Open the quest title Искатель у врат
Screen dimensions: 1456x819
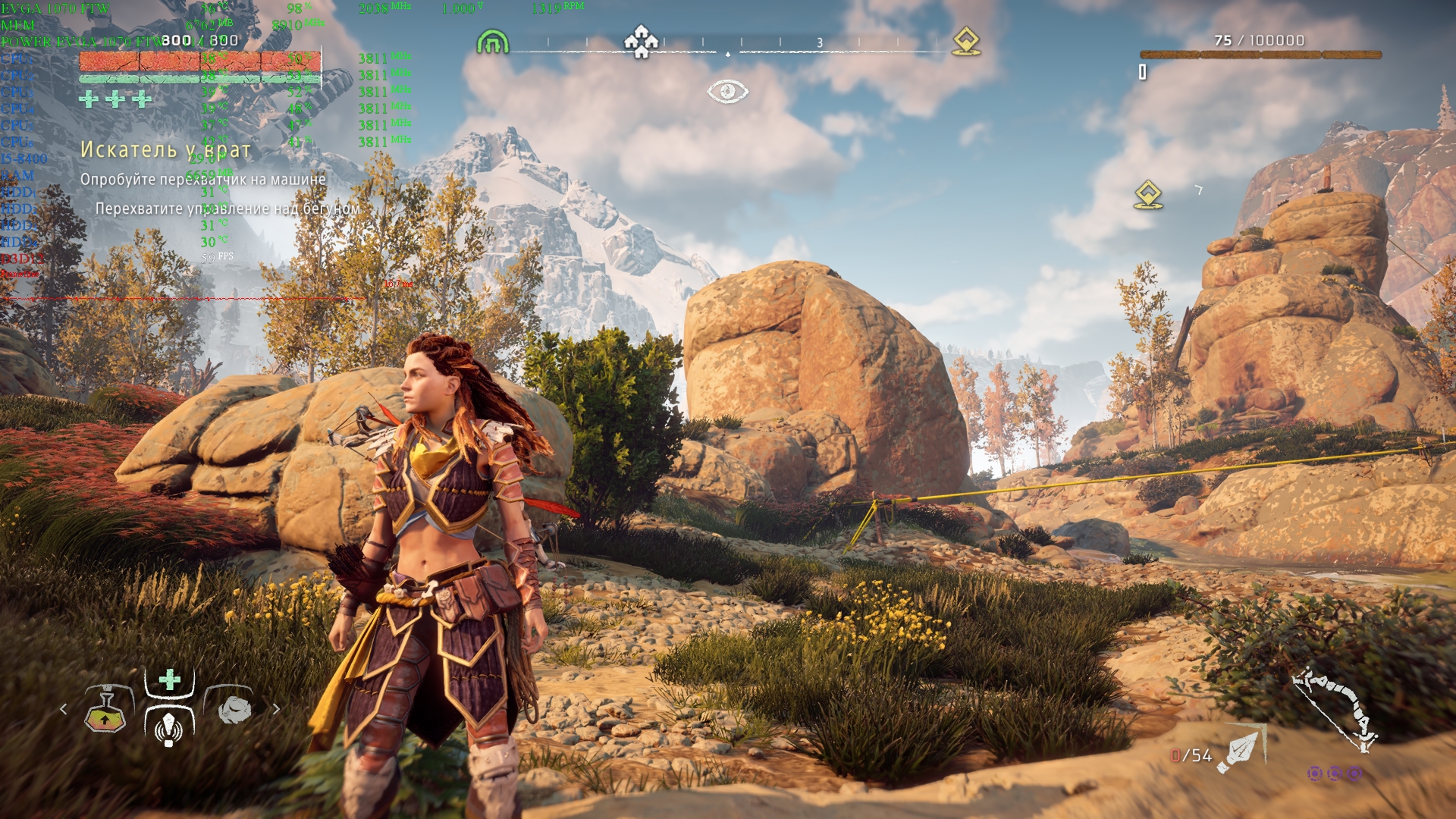(165, 150)
